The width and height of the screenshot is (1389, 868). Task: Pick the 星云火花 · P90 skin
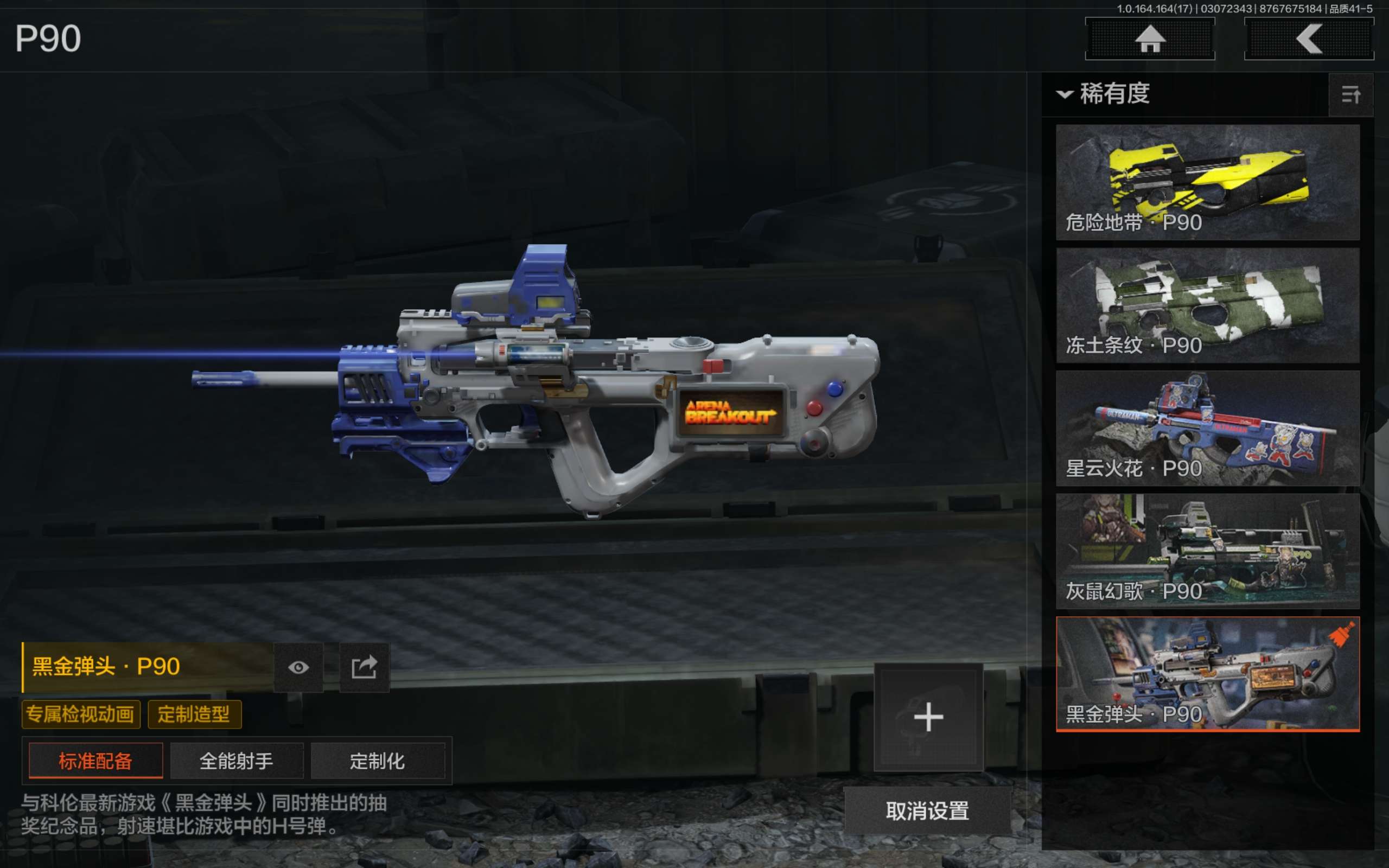tap(1207, 427)
